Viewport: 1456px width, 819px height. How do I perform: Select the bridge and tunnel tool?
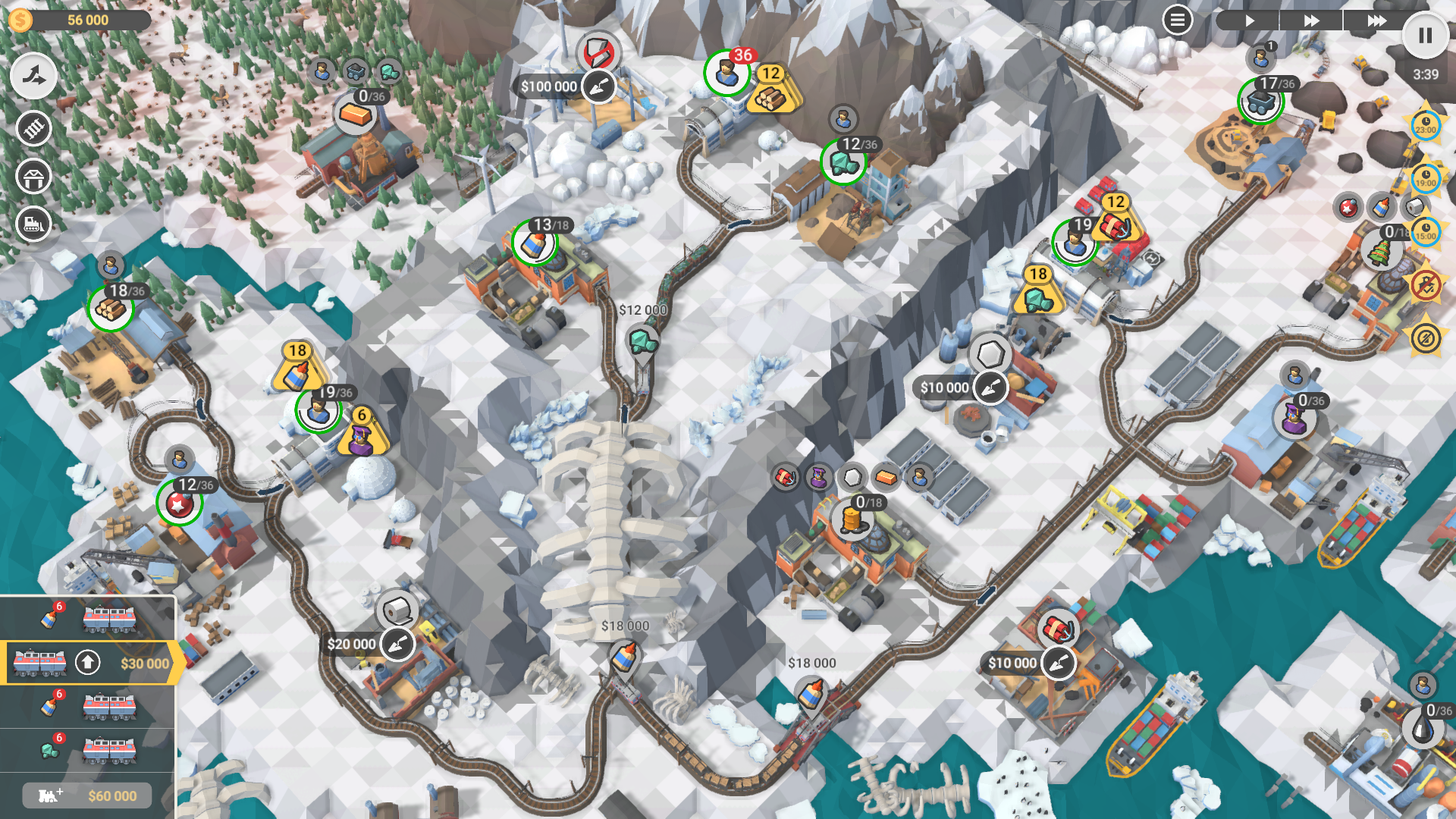(33, 178)
